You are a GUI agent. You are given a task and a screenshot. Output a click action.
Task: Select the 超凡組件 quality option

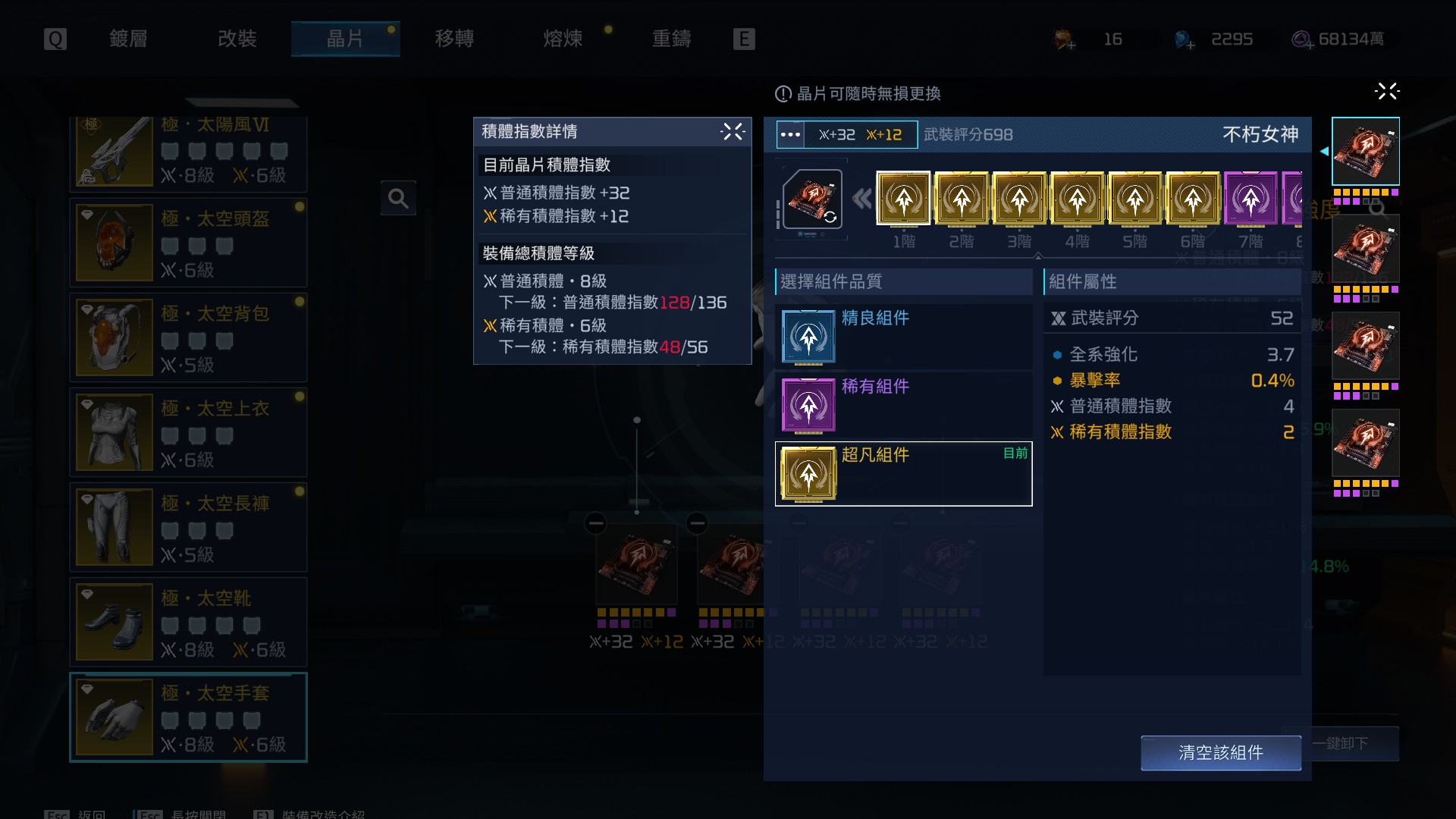(x=903, y=473)
